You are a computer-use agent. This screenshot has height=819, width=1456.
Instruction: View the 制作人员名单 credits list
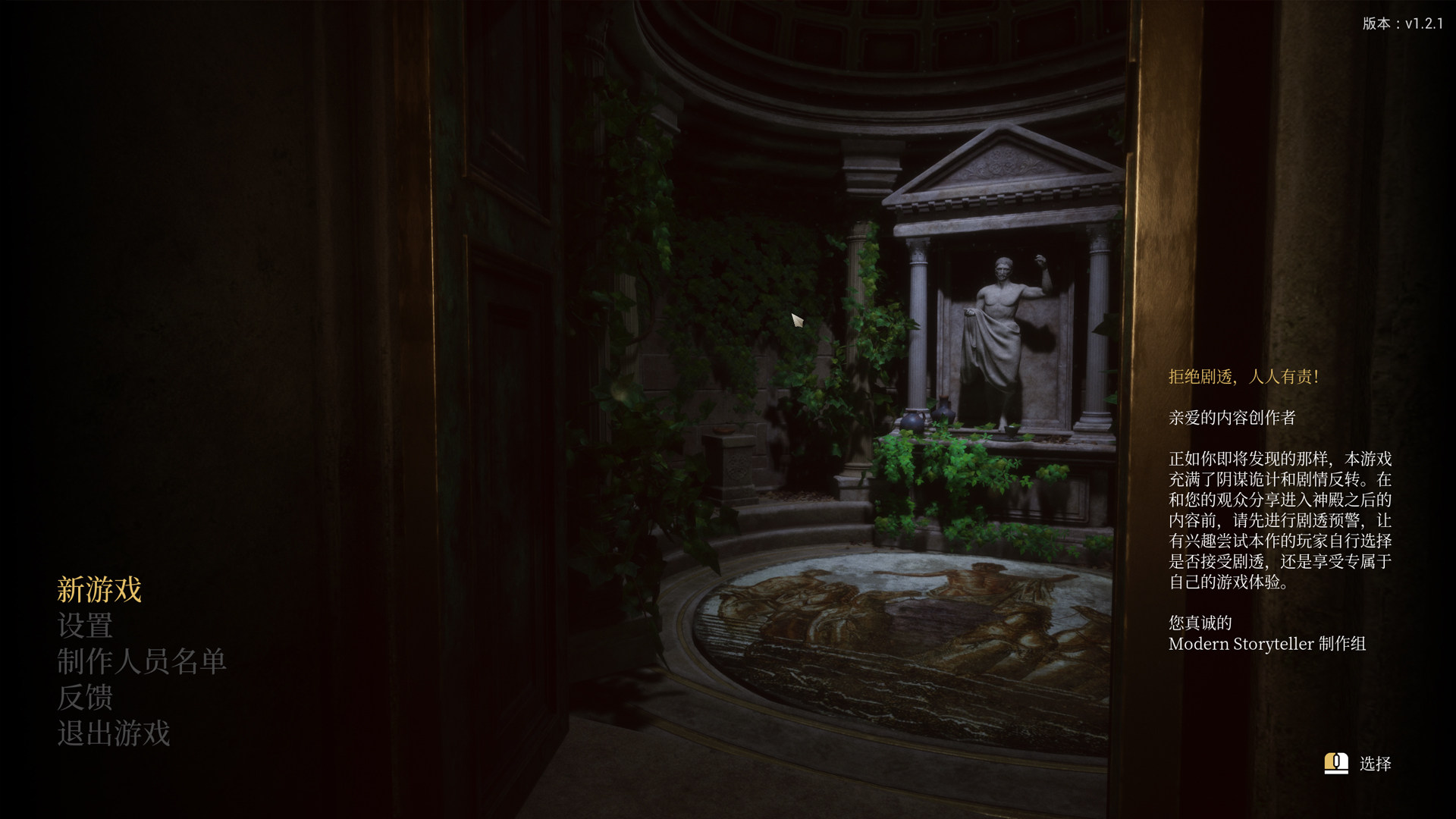(x=142, y=661)
